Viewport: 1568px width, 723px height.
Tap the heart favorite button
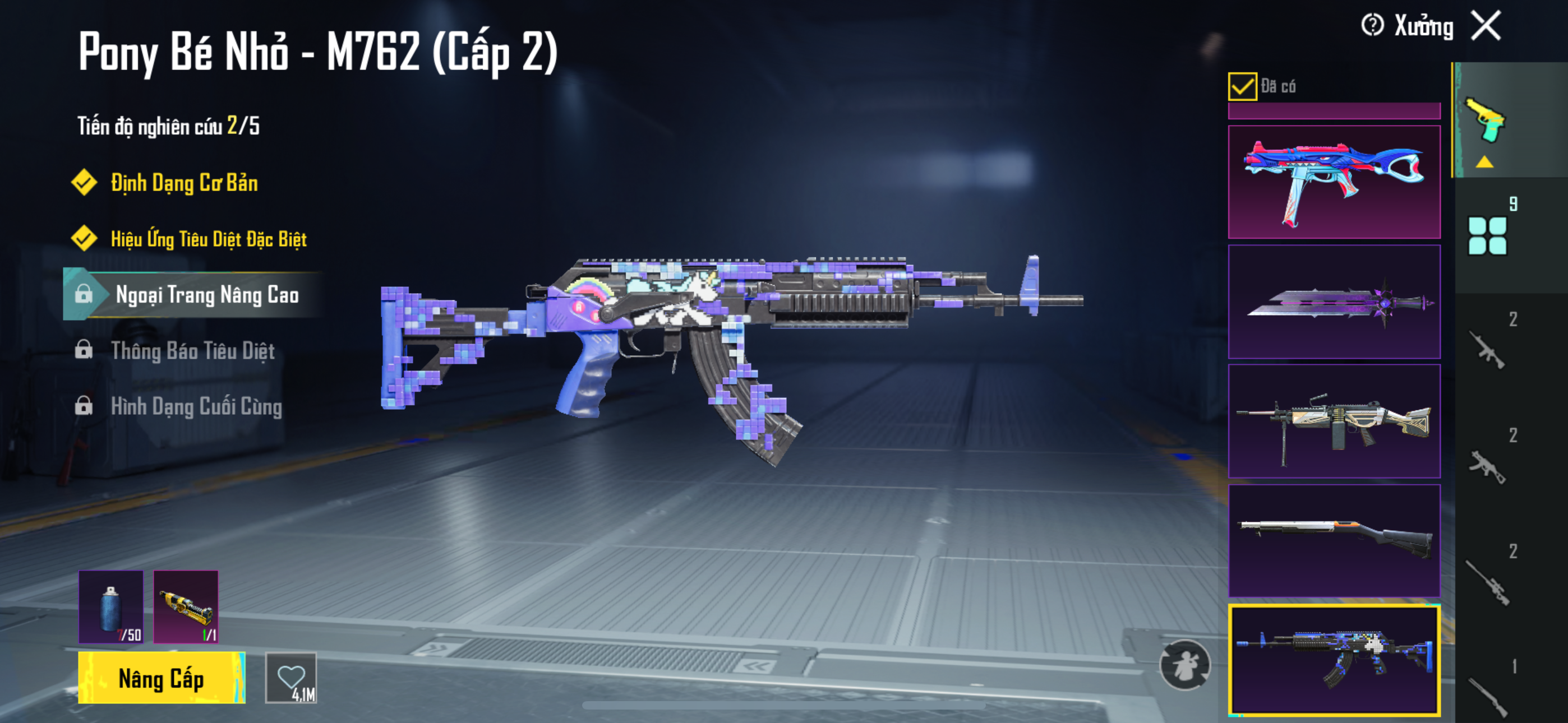(x=291, y=678)
